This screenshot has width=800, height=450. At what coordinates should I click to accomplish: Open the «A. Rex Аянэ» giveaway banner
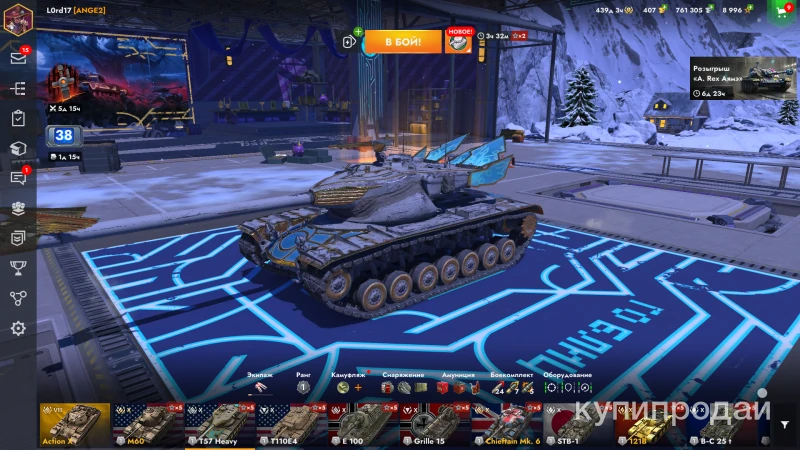pos(740,76)
